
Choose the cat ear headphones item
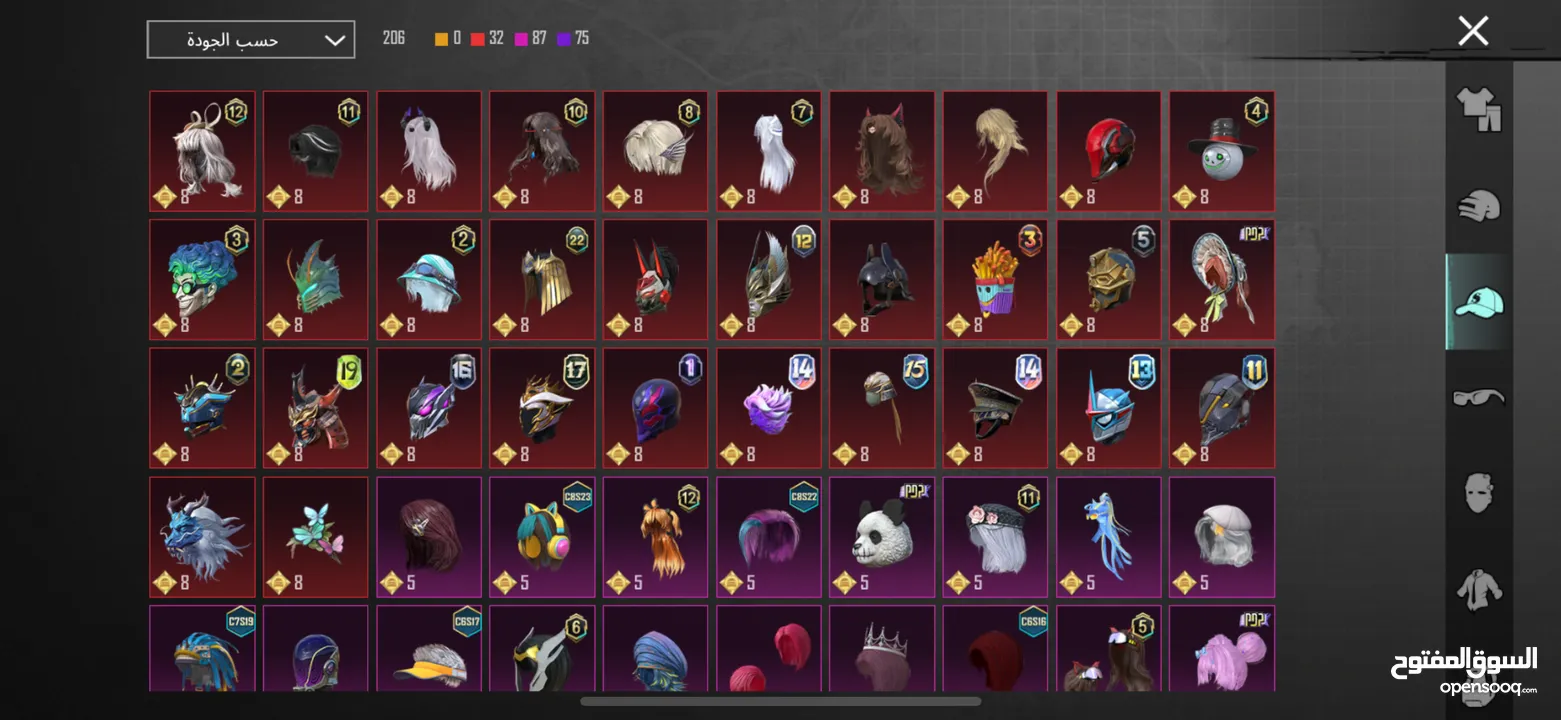tap(542, 537)
